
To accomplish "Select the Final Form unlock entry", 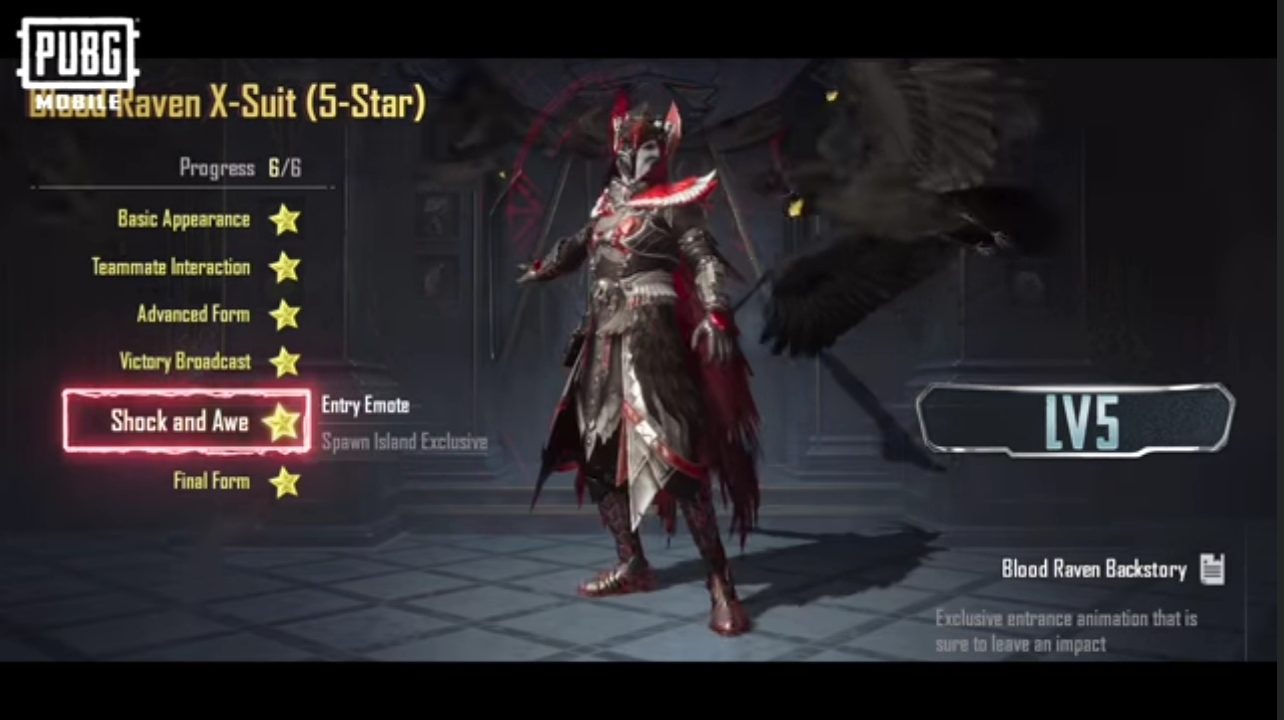I will pos(211,481).
